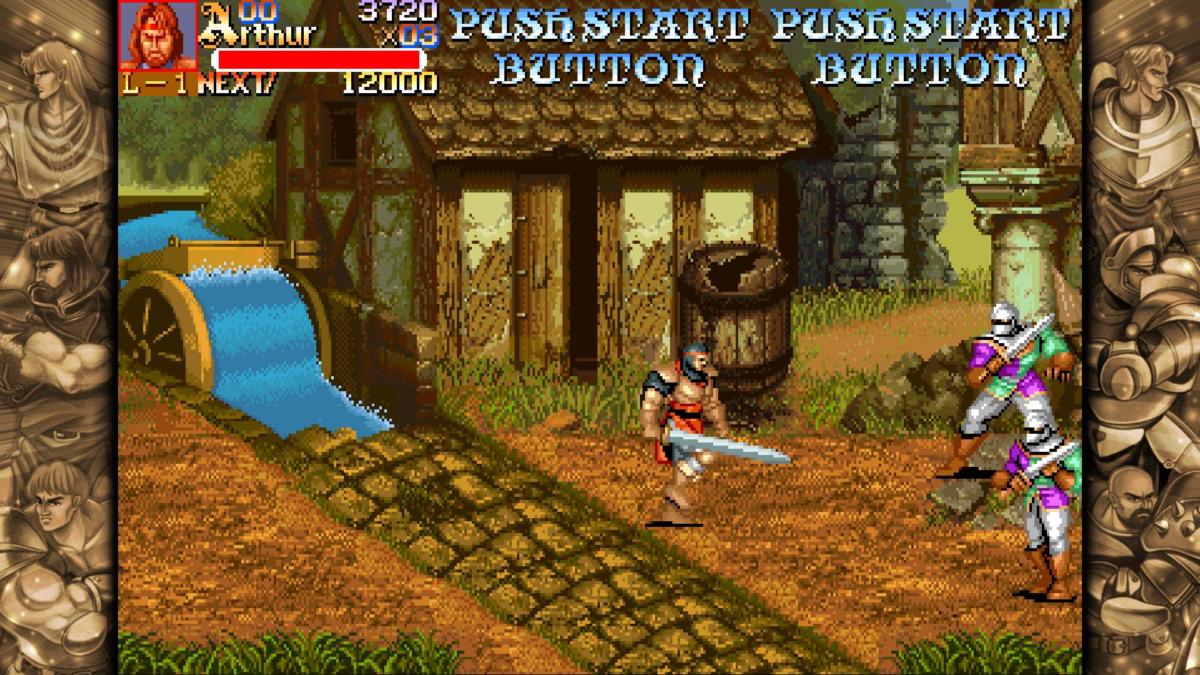Click Arthur's character portrait
Viewport: 1200px width, 675px height.
click(158, 35)
